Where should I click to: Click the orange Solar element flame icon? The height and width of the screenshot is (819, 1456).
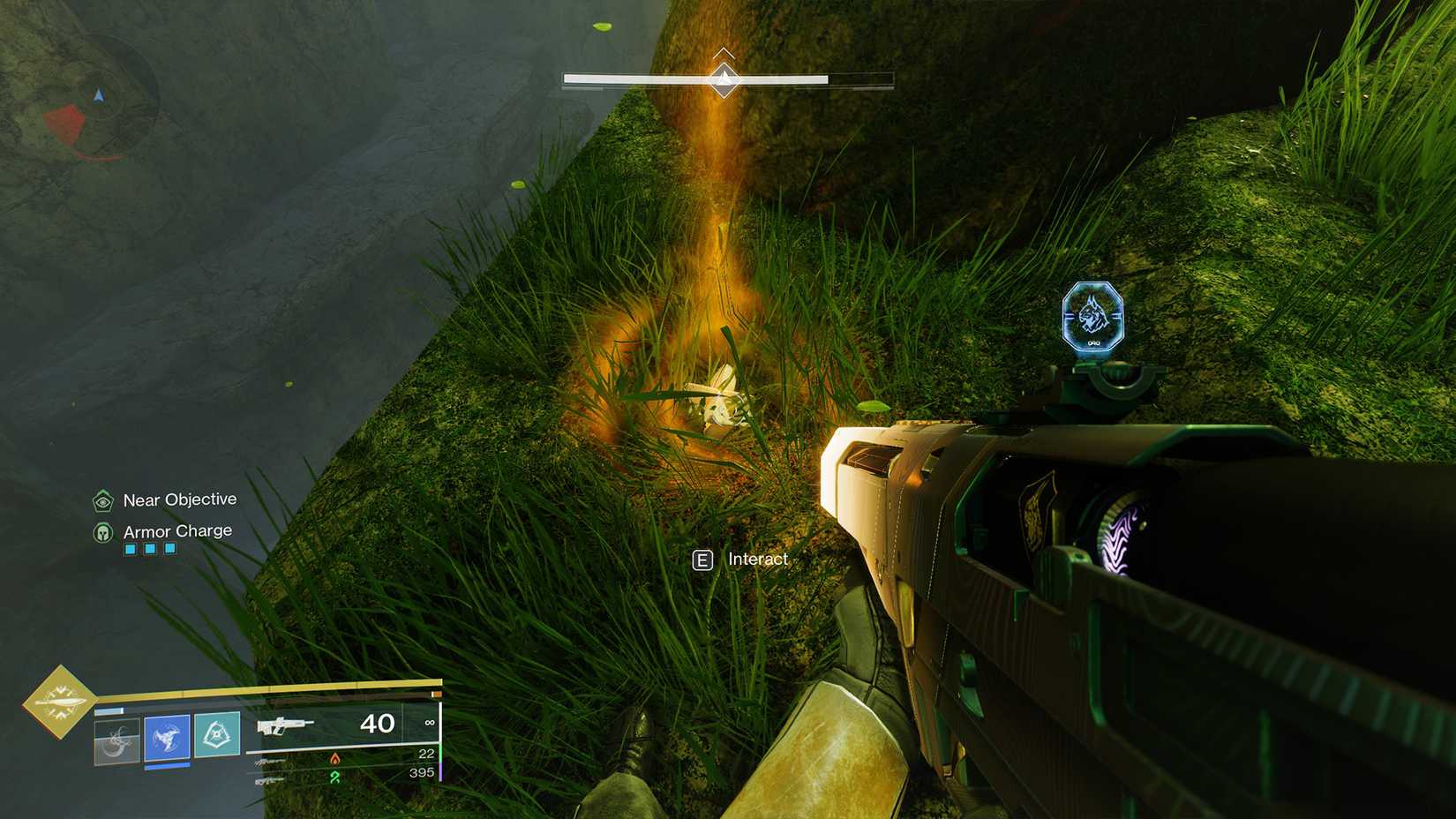click(335, 757)
